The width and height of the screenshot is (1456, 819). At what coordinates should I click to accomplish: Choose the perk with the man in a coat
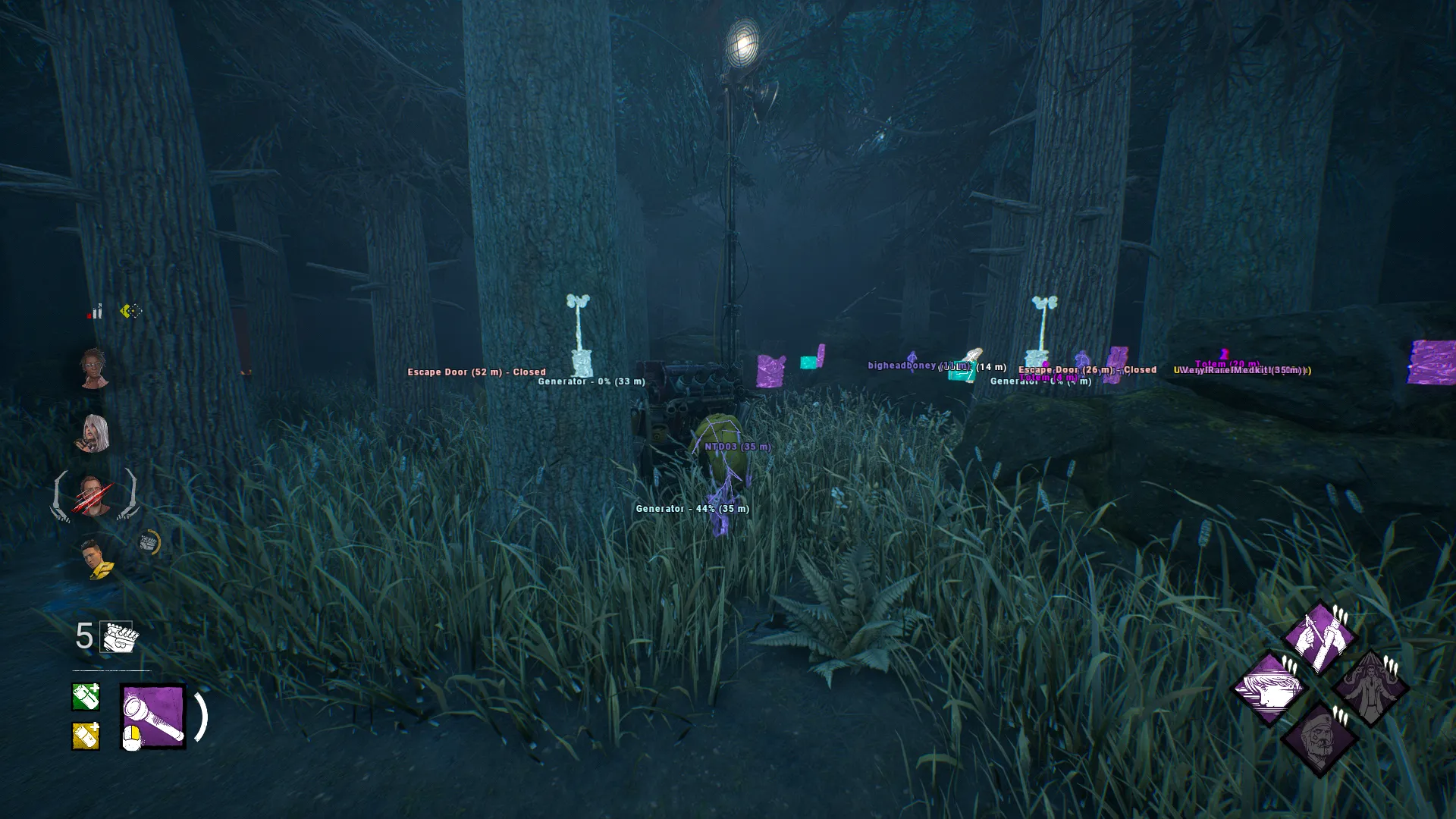(1370, 689)
